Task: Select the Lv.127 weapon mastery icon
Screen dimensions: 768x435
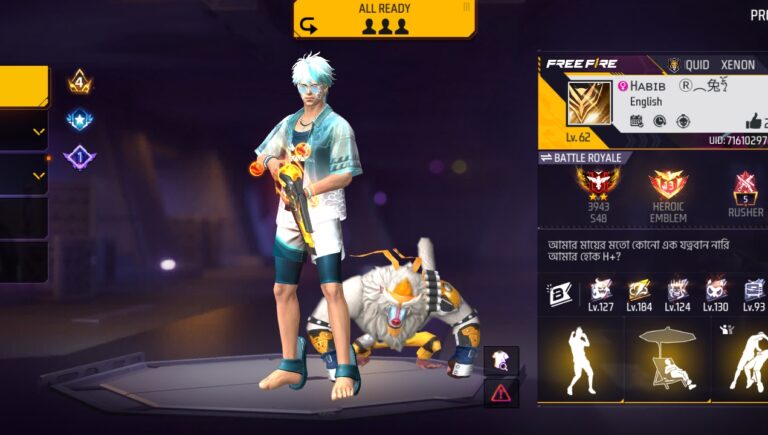Action: (x=601, y=293)
